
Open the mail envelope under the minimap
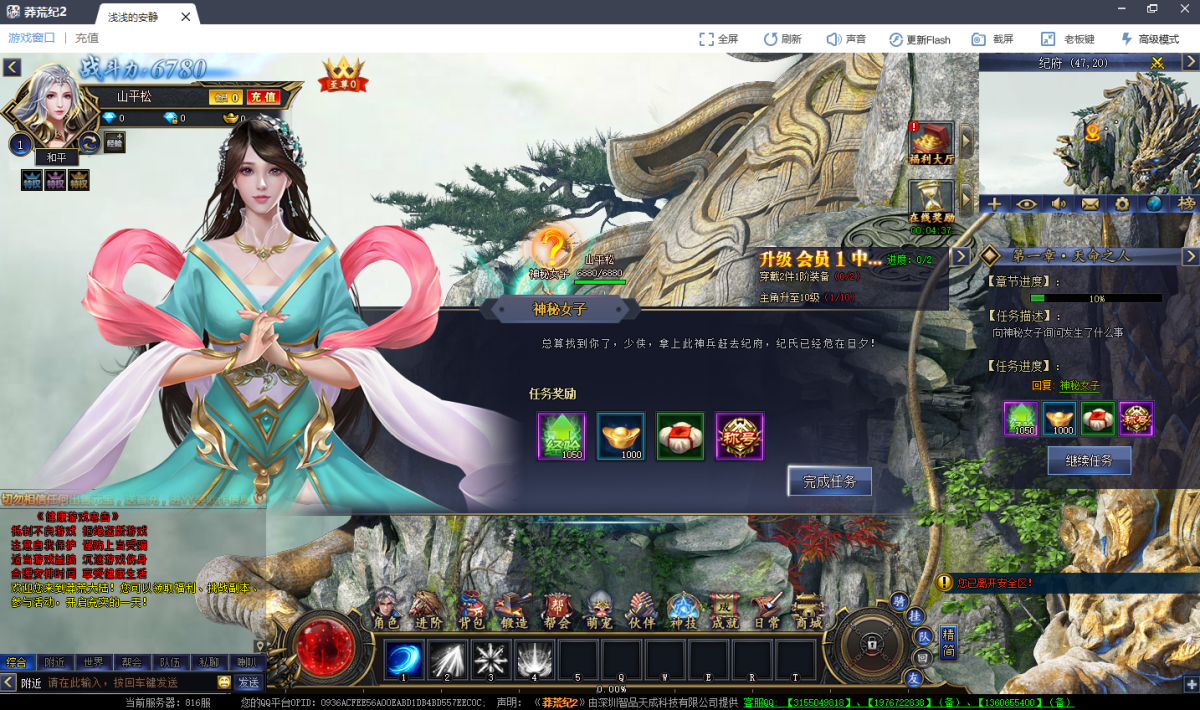pos(1090,204)
